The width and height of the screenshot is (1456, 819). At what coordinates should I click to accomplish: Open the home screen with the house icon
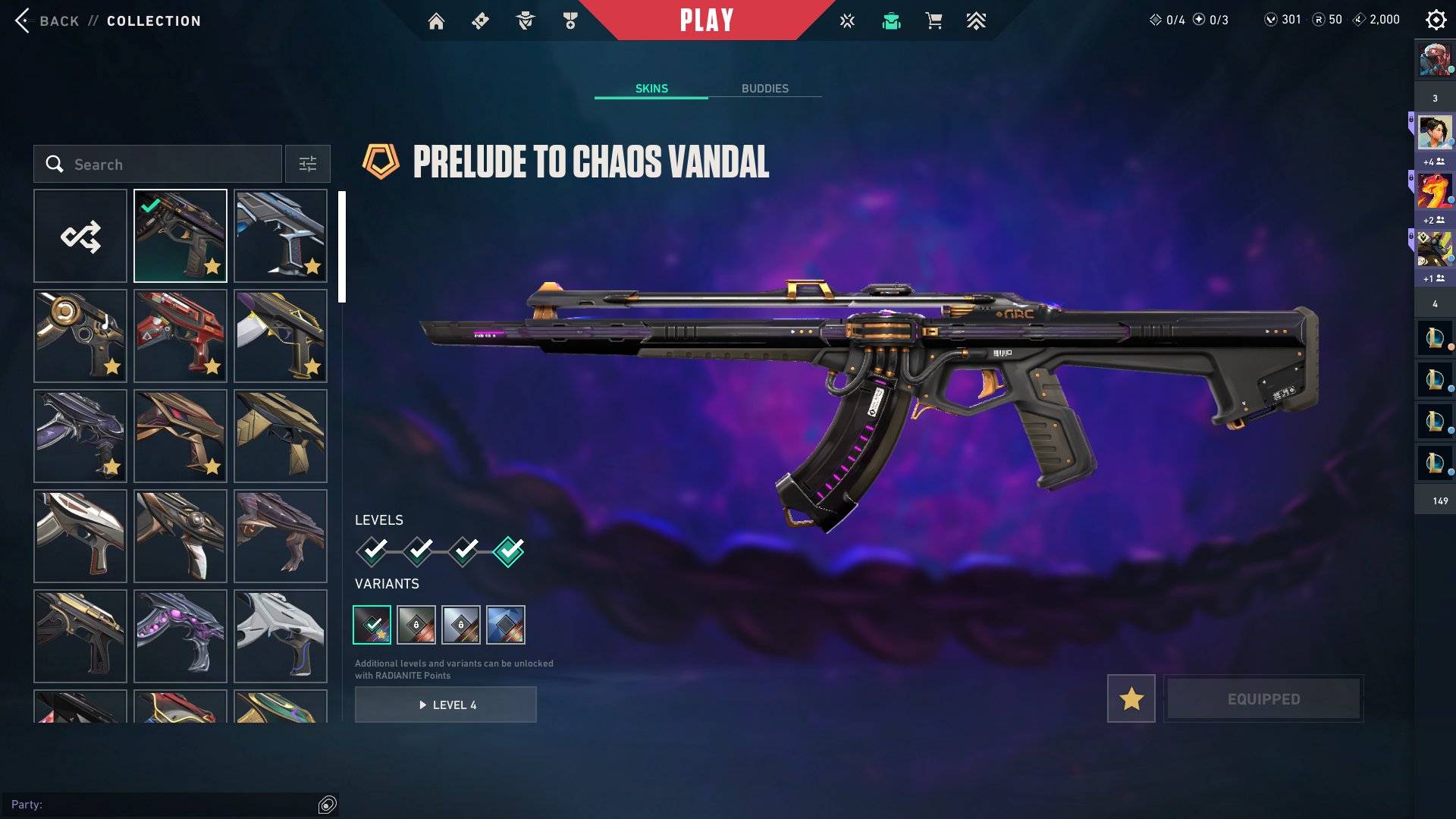pos(437,20)
